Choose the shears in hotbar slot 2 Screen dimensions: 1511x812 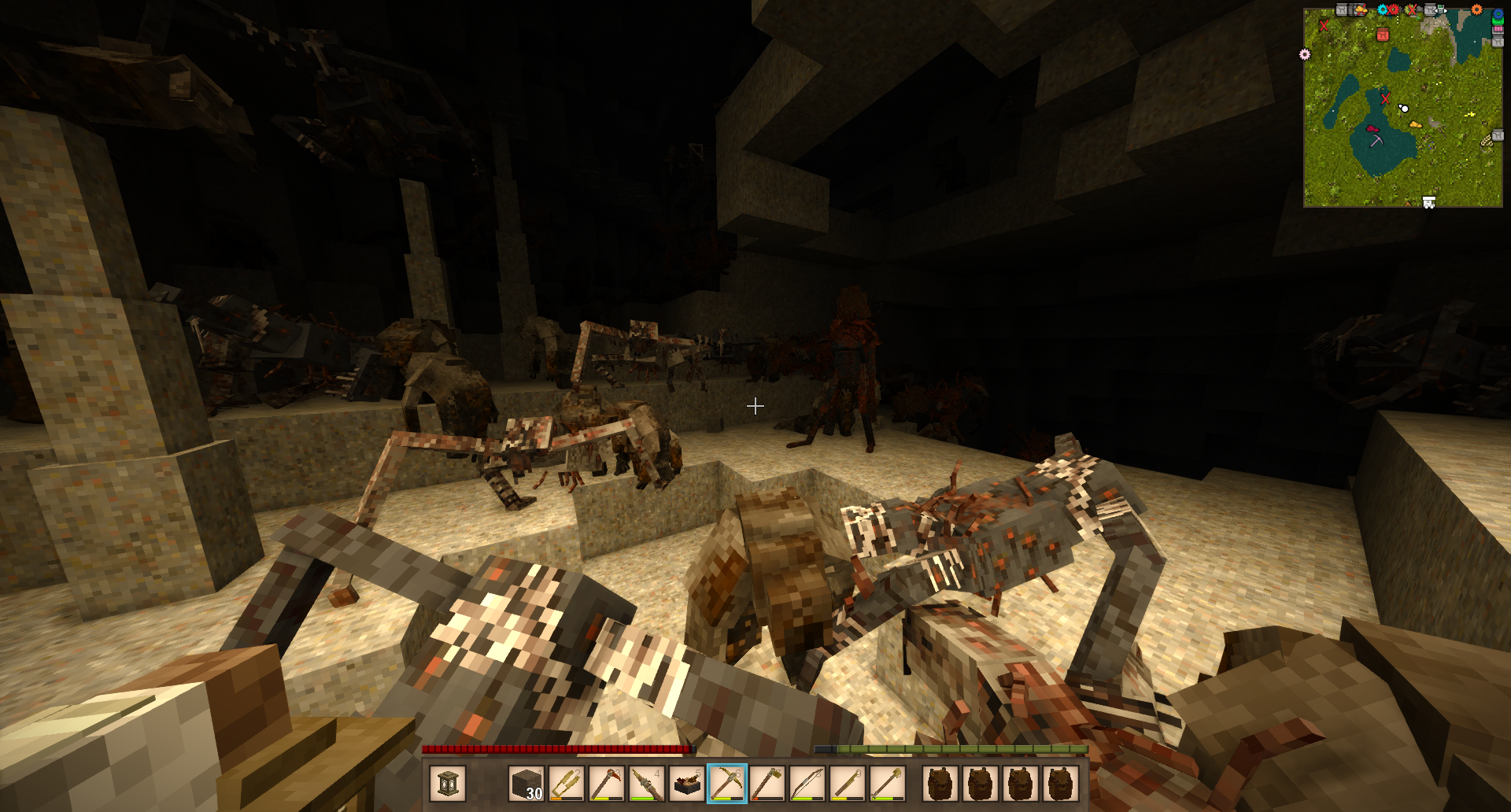click(567, 784)
